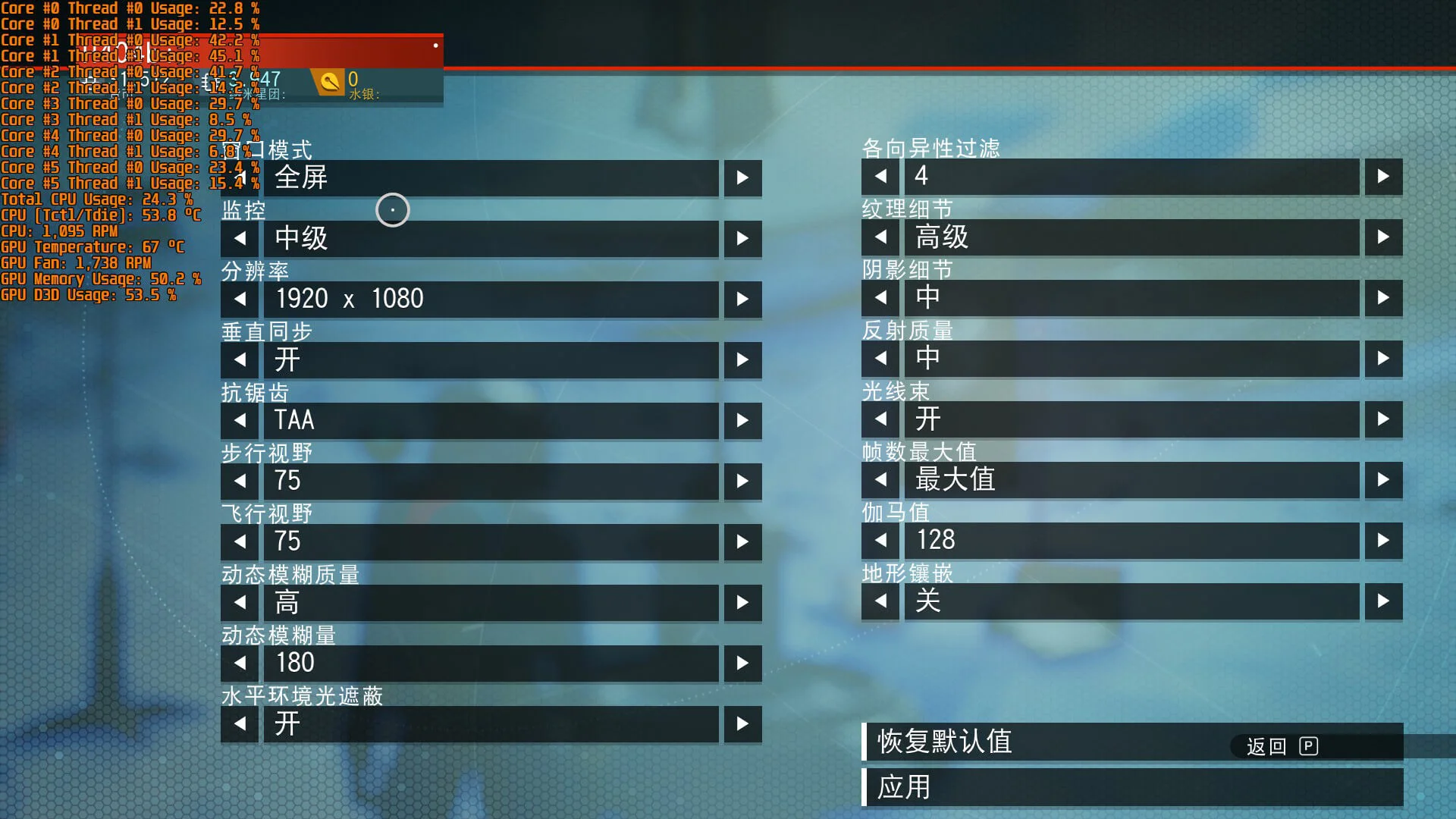Click the left arrow beside resolution 1920 x 1080
Image resolution: width=1456 pixels, height=819 pixels.
239,299
